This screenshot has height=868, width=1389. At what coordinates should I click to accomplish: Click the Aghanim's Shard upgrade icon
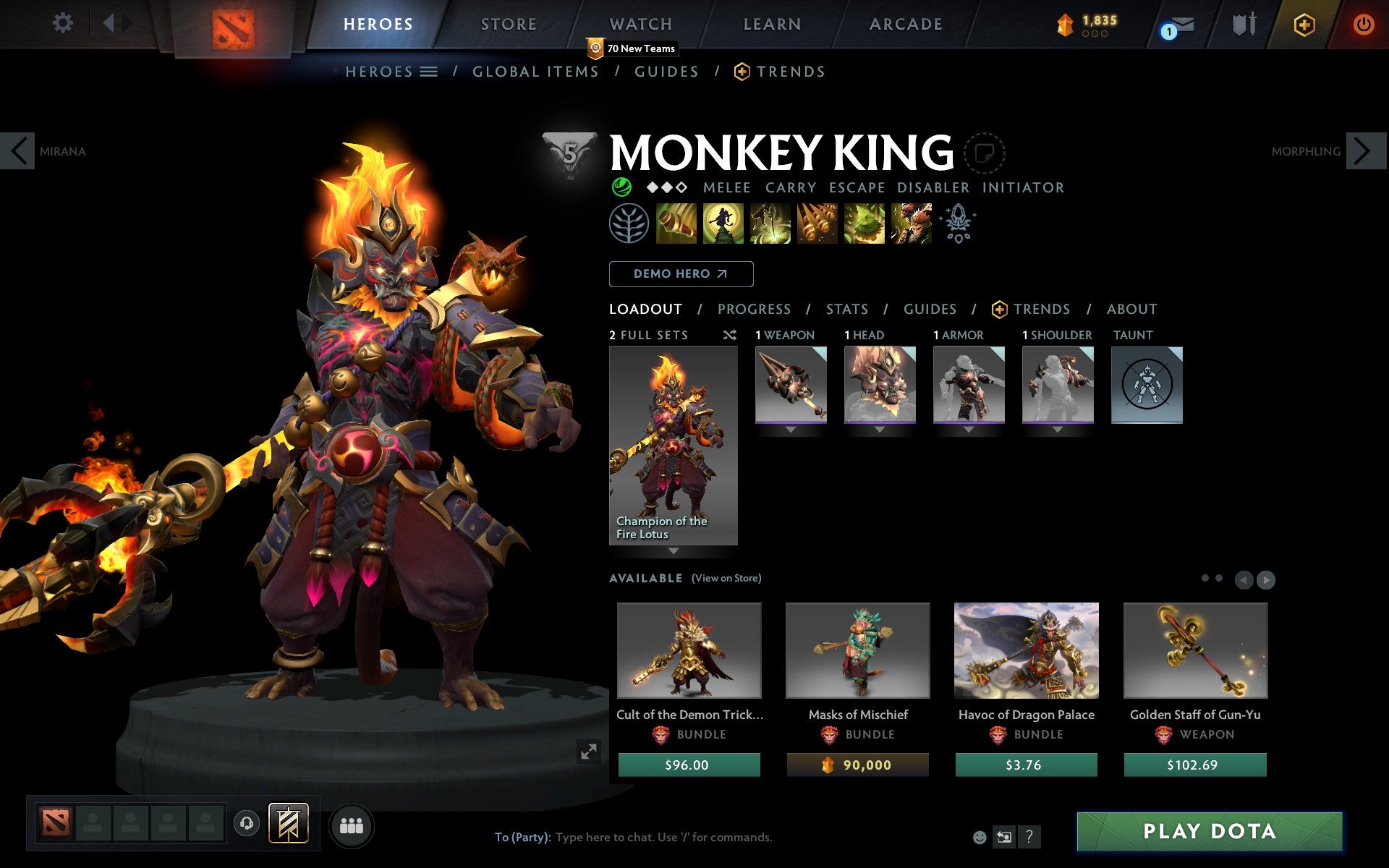(x=957, y=223)
